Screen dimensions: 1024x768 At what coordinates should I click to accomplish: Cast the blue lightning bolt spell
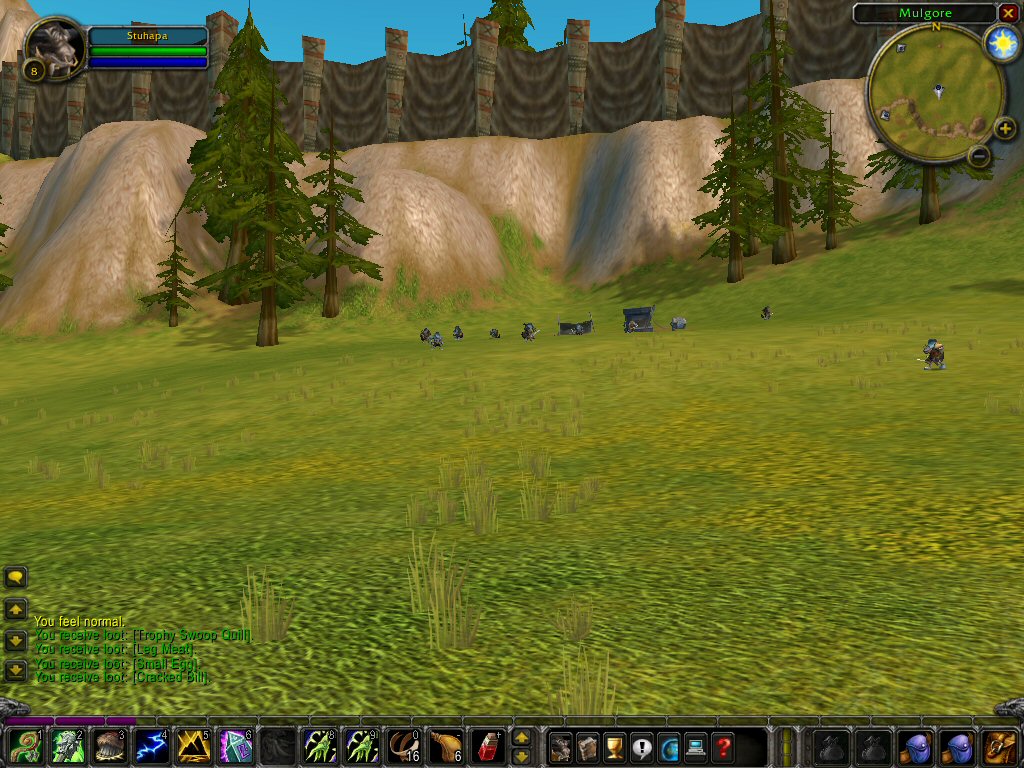pos(150,746)
